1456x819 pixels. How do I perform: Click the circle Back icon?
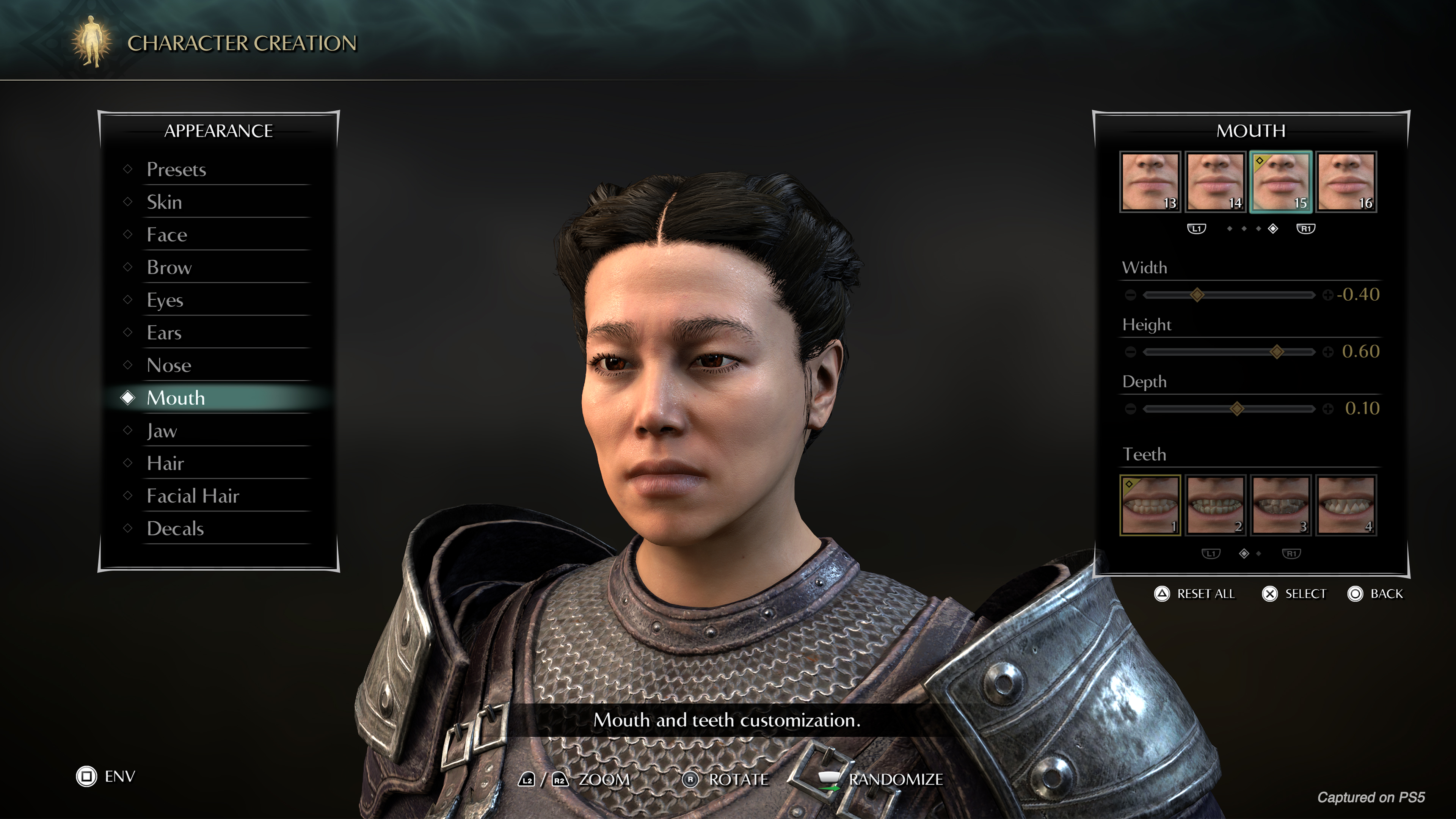coord(1356,594)
